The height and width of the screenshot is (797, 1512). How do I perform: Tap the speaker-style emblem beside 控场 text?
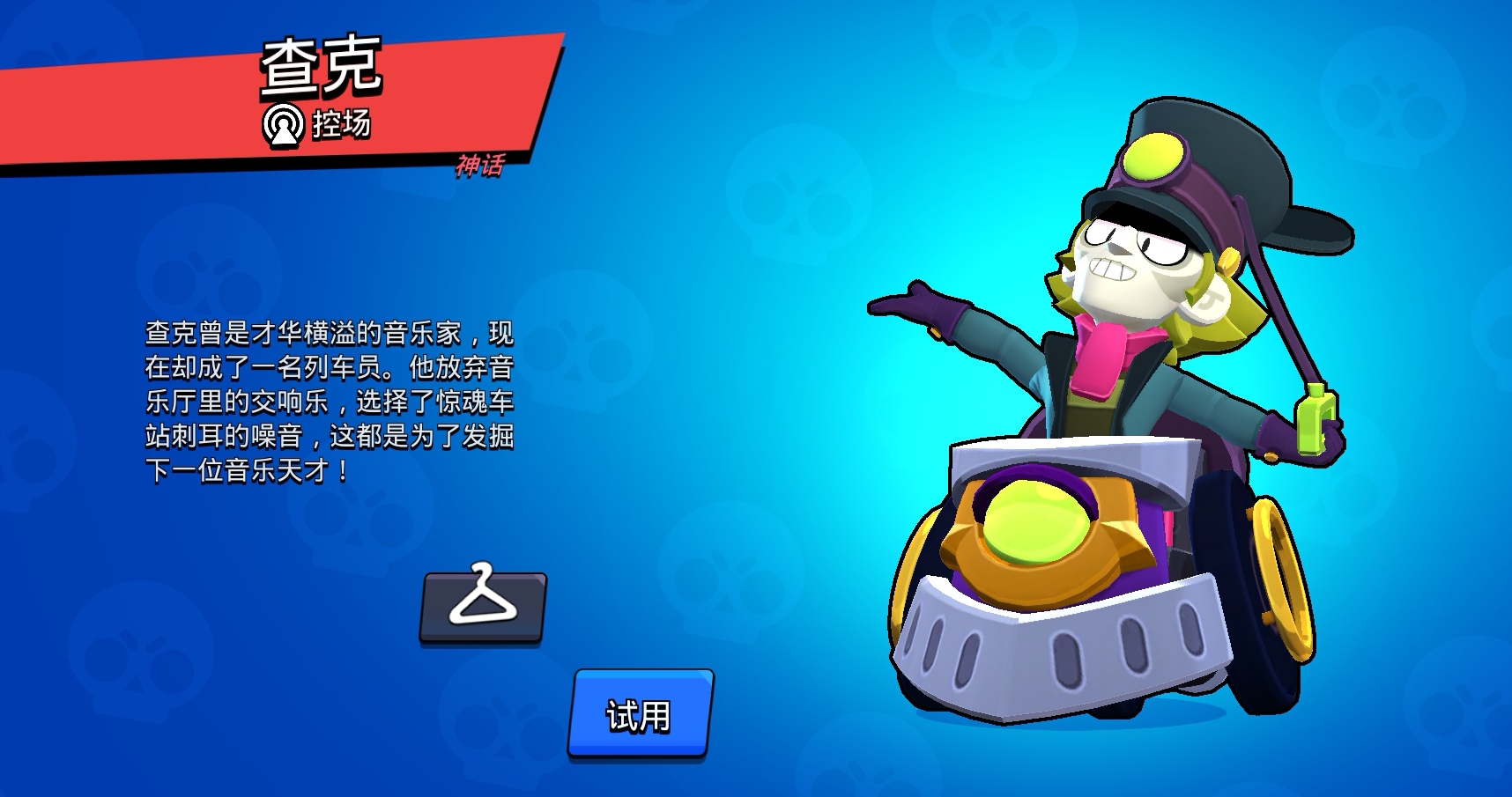pyautogui.click(x=284, y=126)
